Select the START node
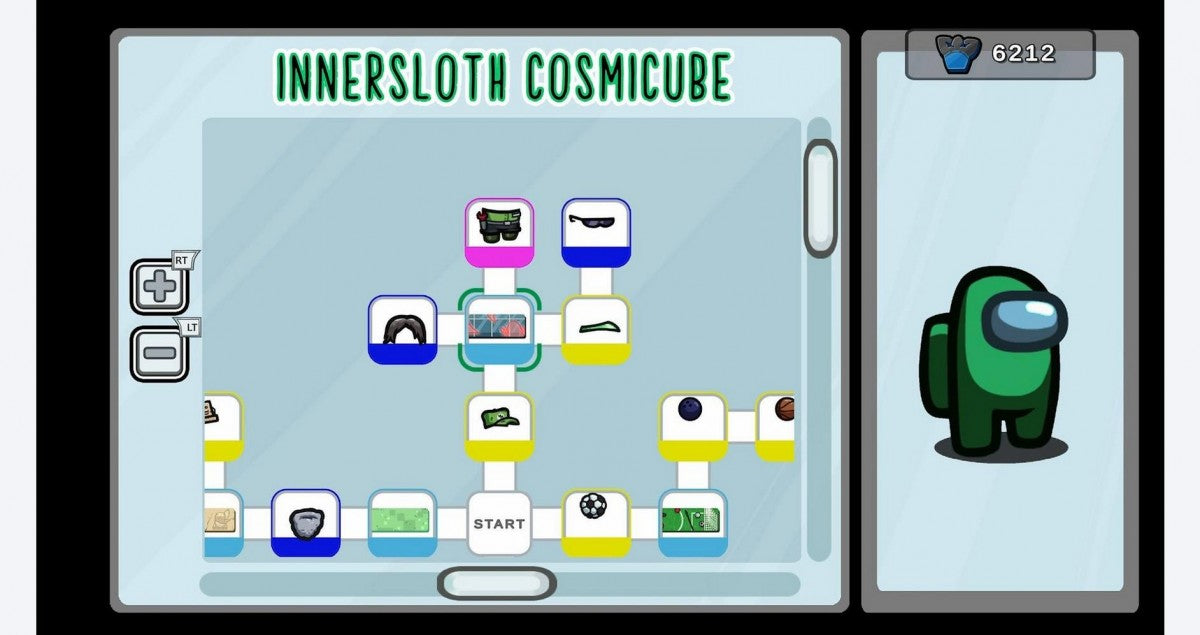Screen dimensions: 1200x635 coord(499,523)
